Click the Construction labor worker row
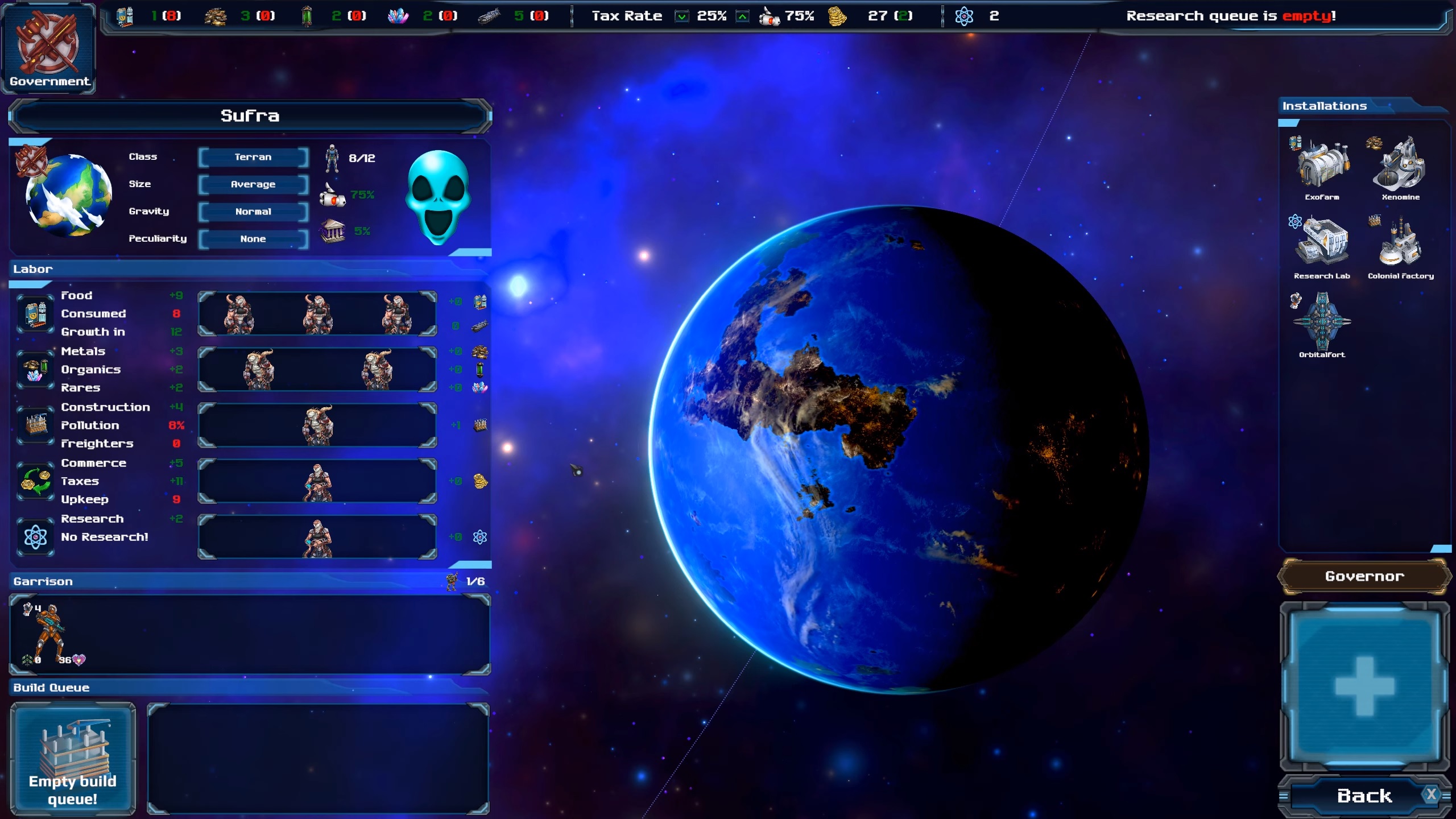Viewport: 1456px width, 819px height. (317, 425)
